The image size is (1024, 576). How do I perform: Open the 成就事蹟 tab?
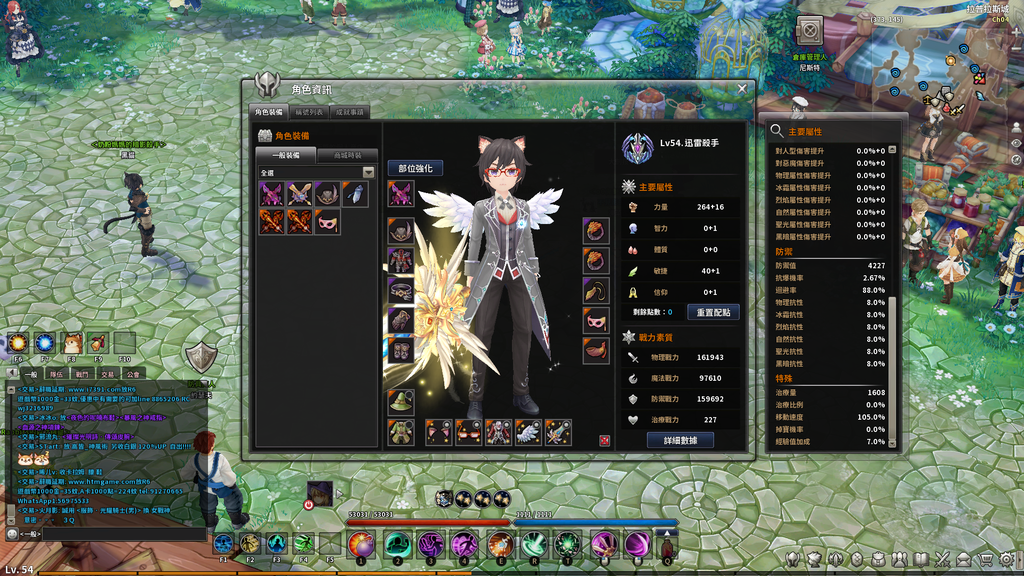[x=349, y=112]
